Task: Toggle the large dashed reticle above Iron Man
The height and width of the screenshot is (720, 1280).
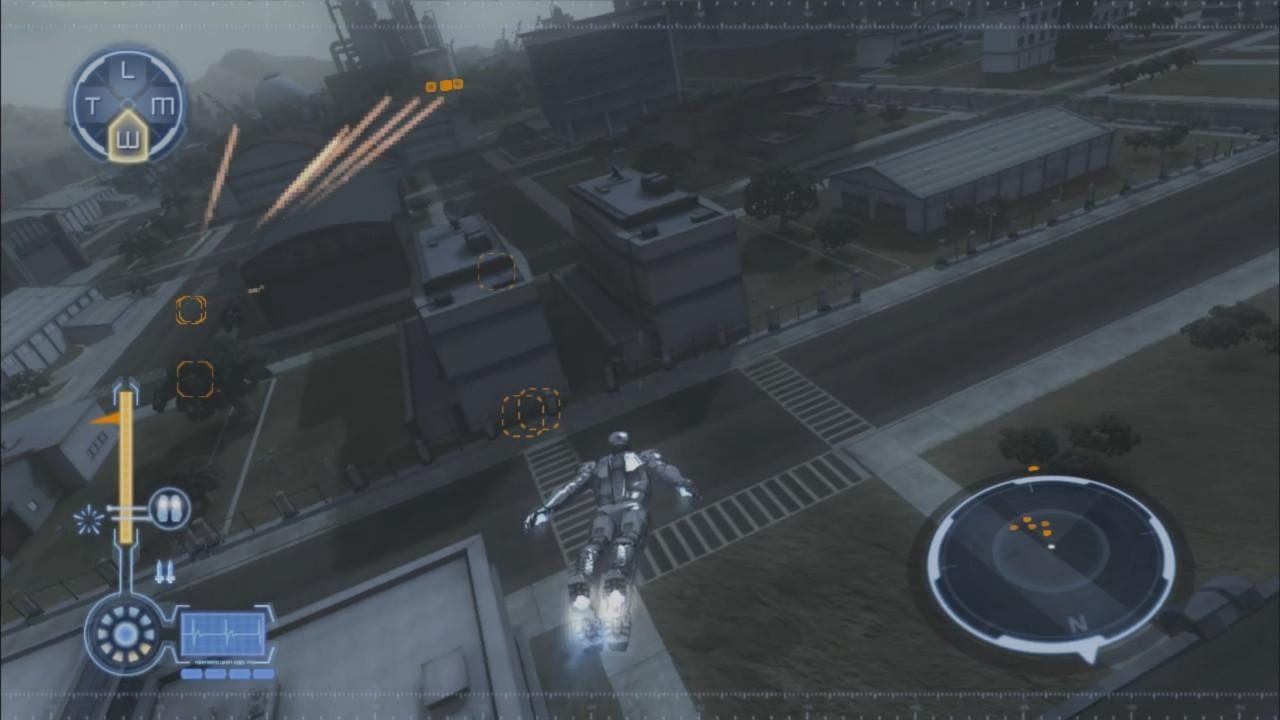Action: pos(530,410)
